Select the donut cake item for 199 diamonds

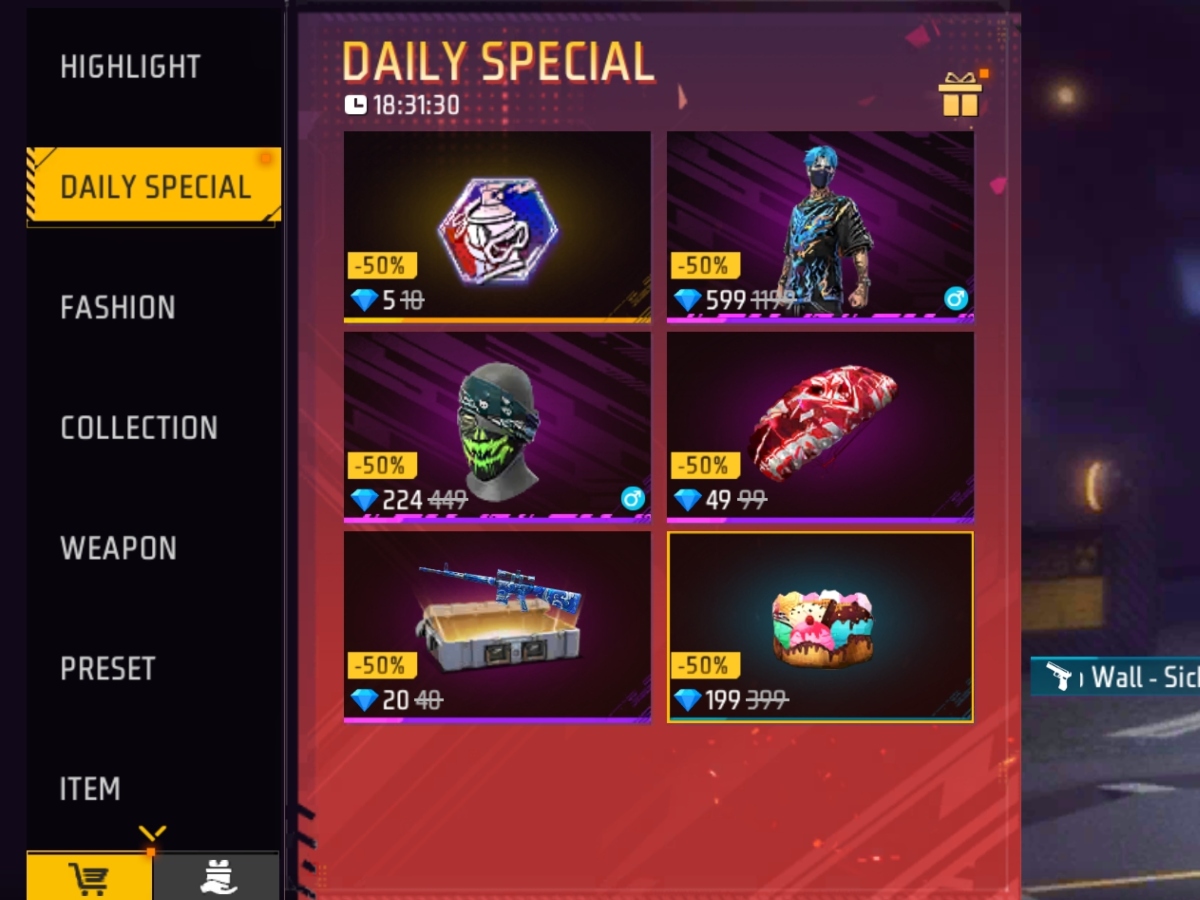820,626
